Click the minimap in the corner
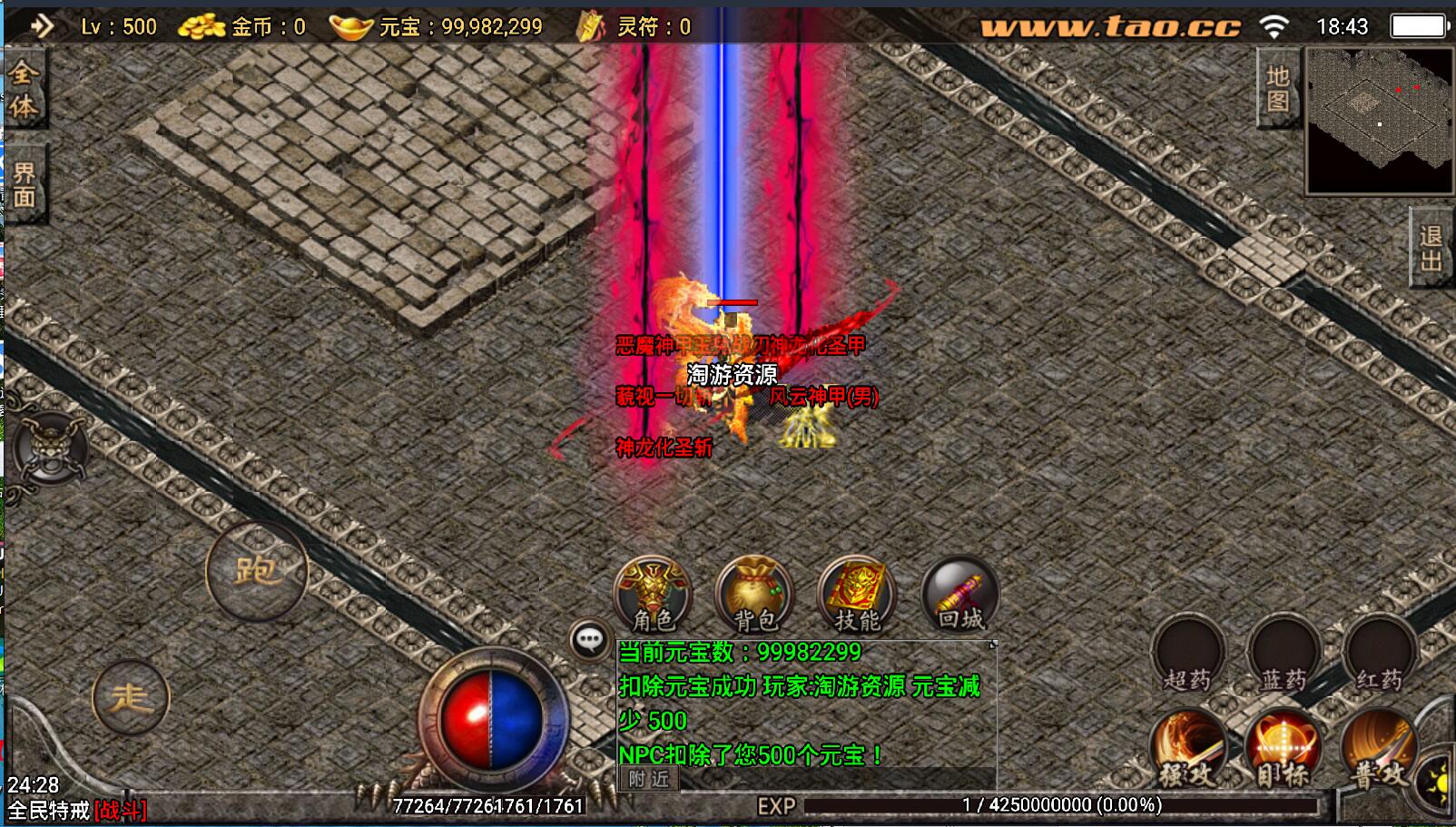This screenshot has height=827, width=1456. (1379, 120)
